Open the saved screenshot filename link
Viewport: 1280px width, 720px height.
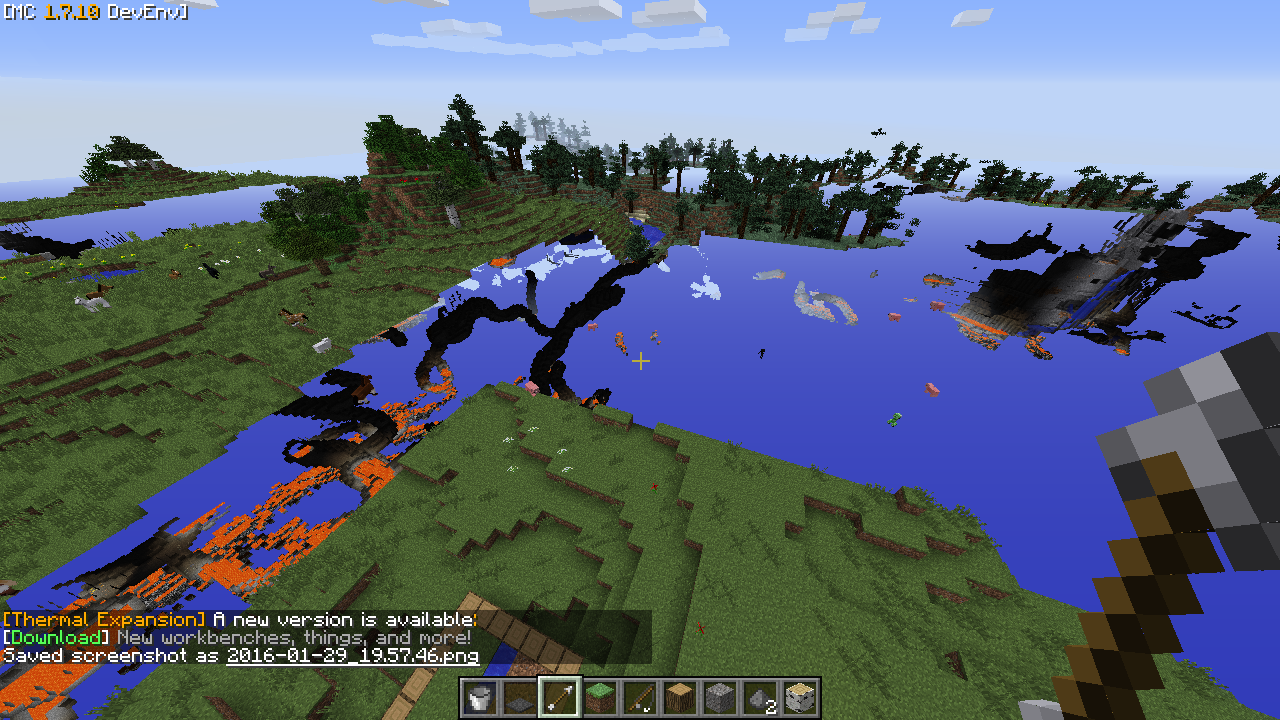[x=352, y=656]
